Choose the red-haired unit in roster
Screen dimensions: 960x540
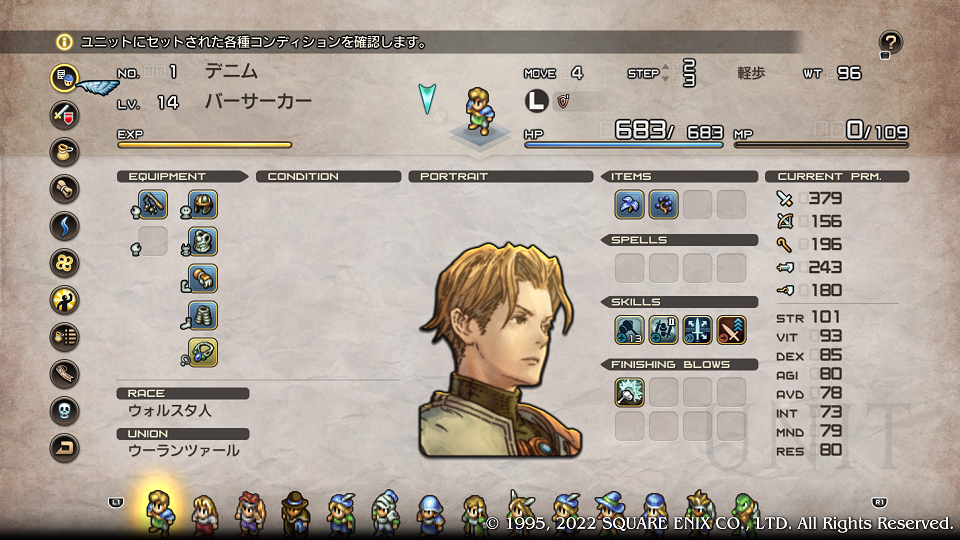pos(250,512)
